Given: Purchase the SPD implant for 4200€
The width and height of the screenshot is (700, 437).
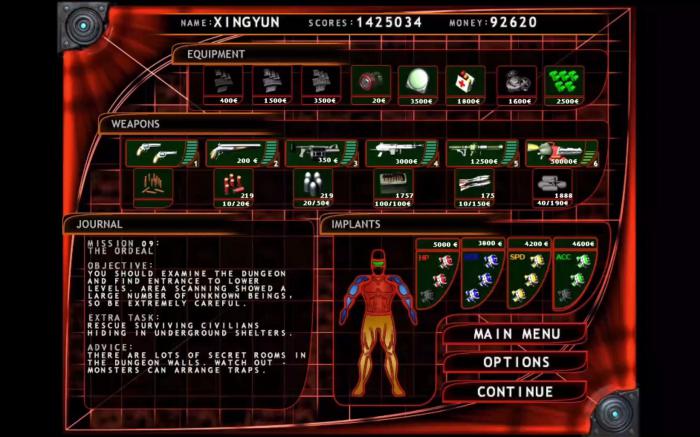Looking at the screenshot, I should tap(528, 273).
